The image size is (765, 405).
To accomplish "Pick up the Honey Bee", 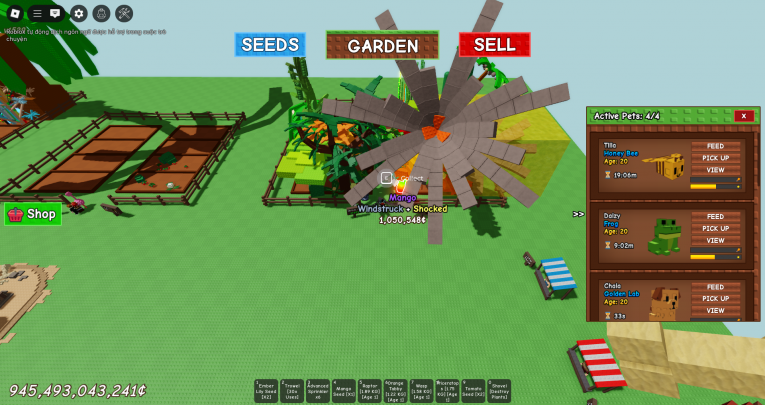I will [715, 158].
